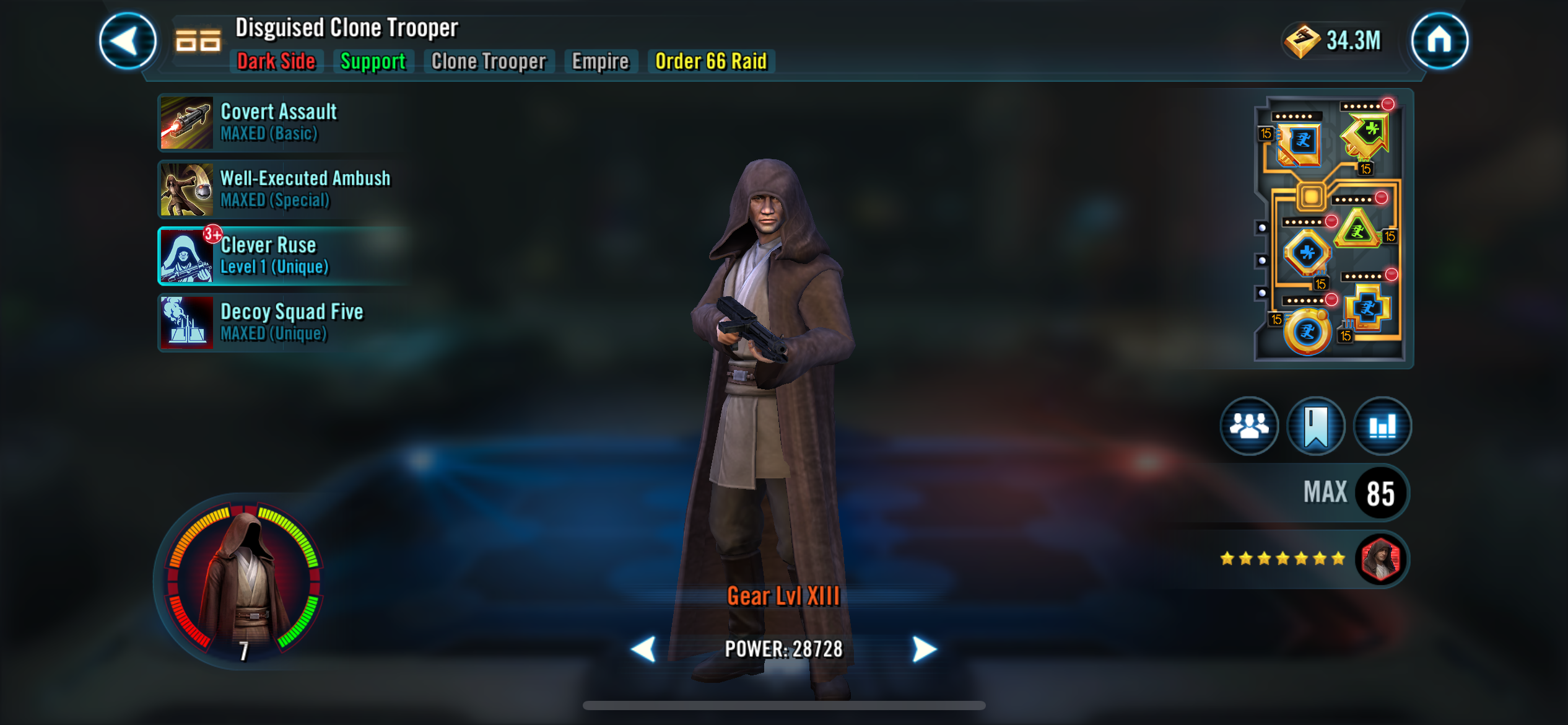Open the Dark Side alignment tag
Image resolution: width=1568 pixels, height=725 pixels.
[x=276, y=61]
